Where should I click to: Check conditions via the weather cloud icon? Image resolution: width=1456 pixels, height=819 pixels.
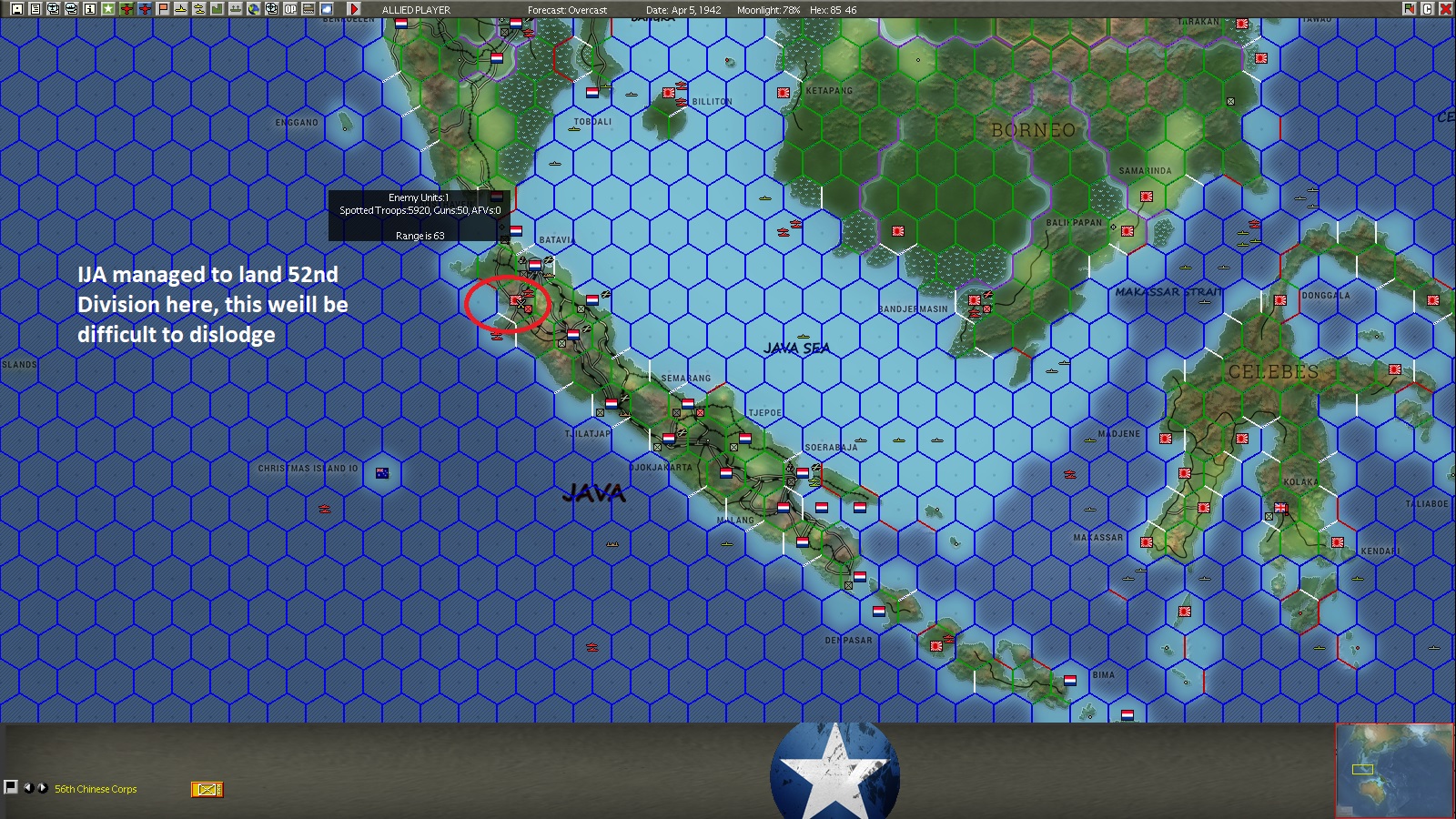(325, 9)
